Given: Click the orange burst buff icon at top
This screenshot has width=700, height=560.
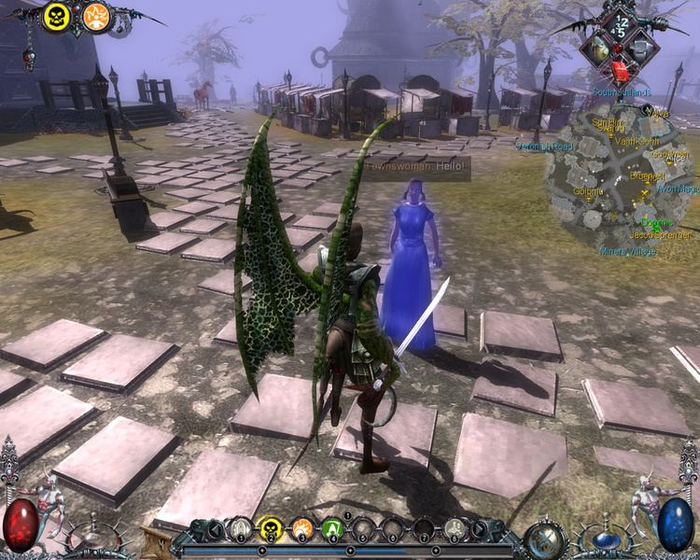Looking at the screenshot, I should pyautogui.click(x=96, y=16).
